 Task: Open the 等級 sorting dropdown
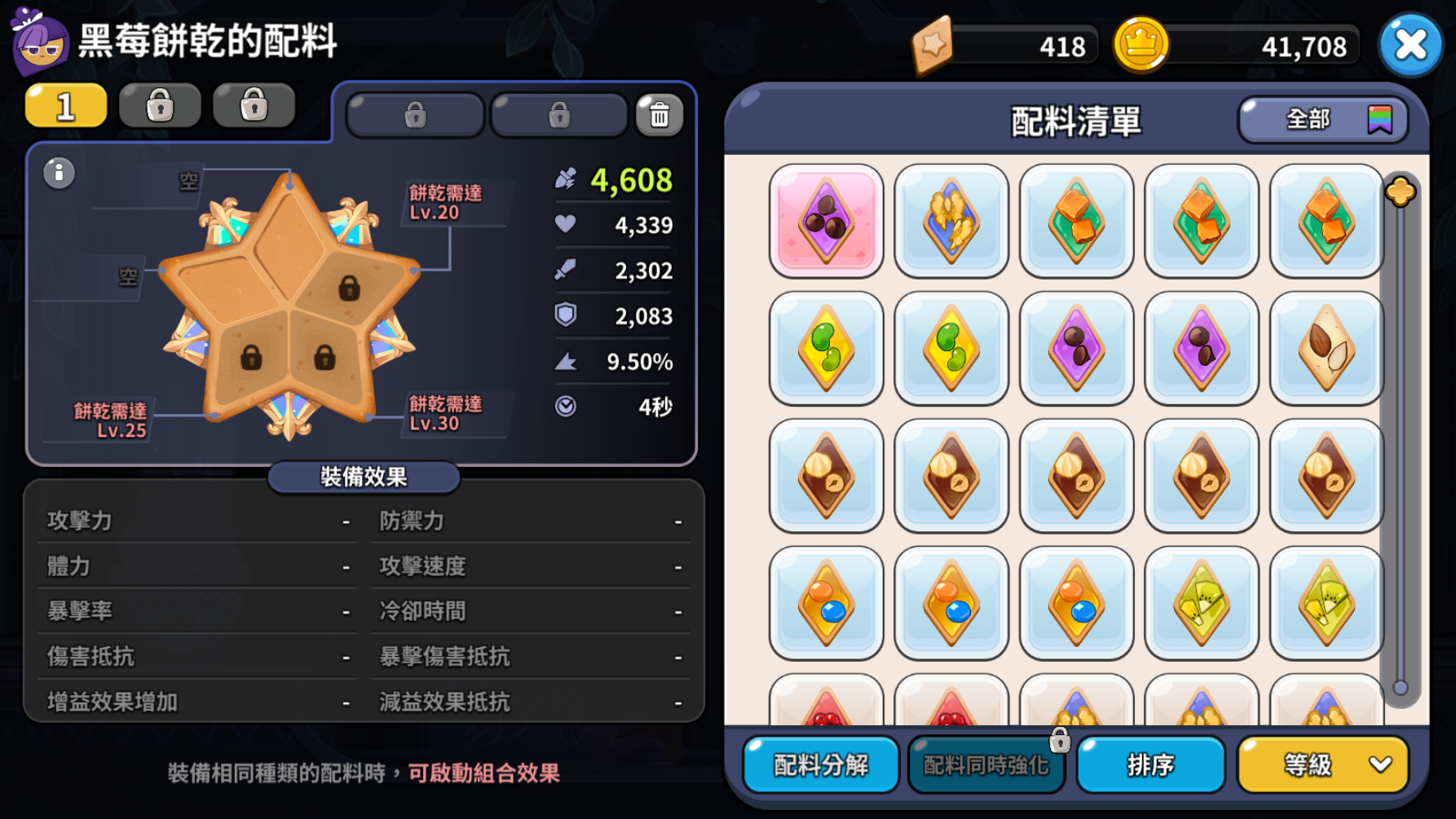click(x=1322, y=764)
